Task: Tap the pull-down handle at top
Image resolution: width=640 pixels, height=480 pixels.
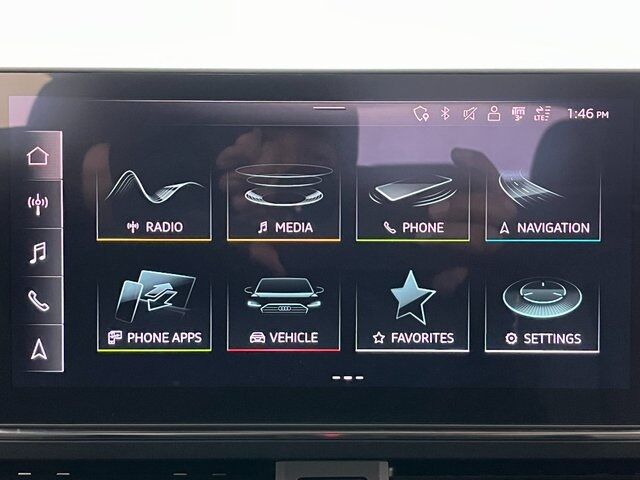Action: pos(329,107)
